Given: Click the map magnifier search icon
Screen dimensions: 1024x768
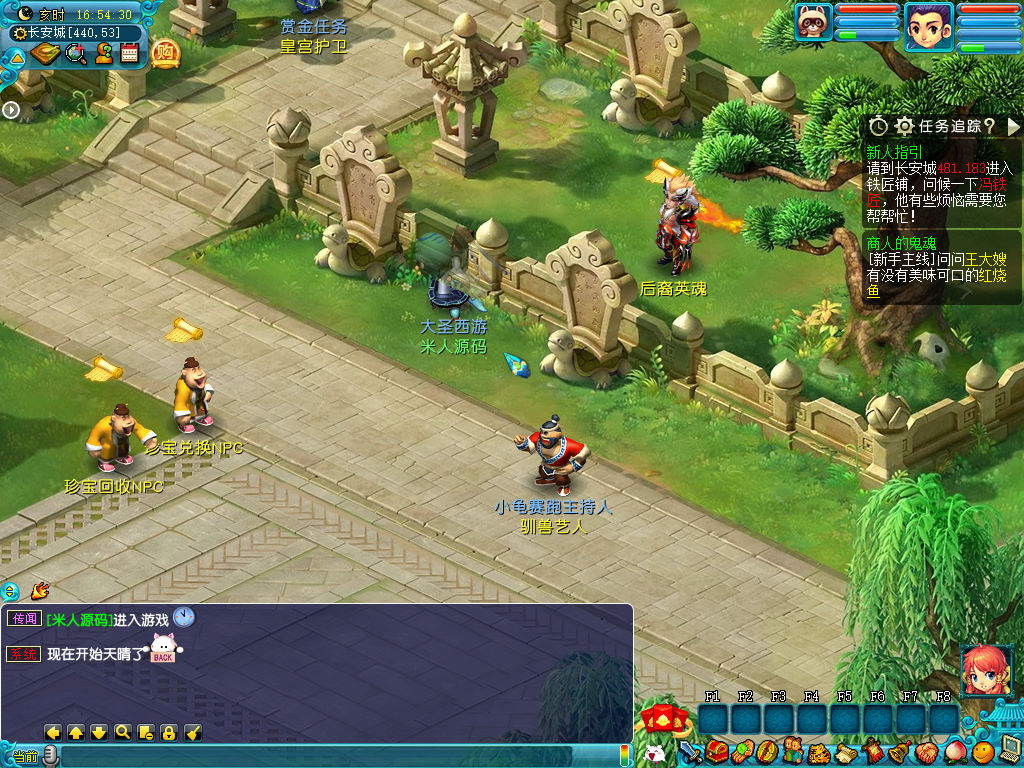Looking at the screenshot, I should pyautogui.click(x=75, y=54).
